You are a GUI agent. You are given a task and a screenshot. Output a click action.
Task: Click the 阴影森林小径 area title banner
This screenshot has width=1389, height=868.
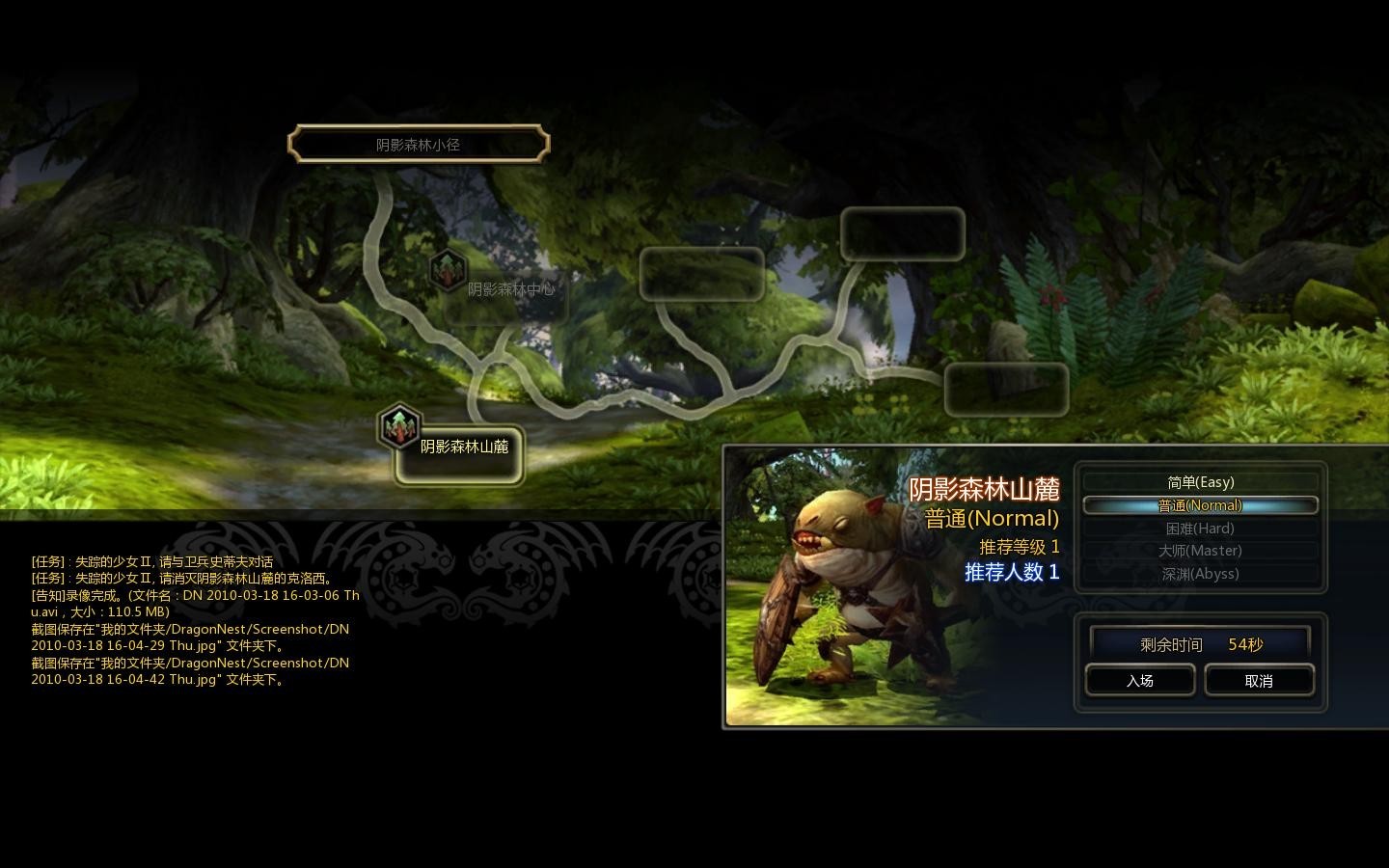pos(419,145)
